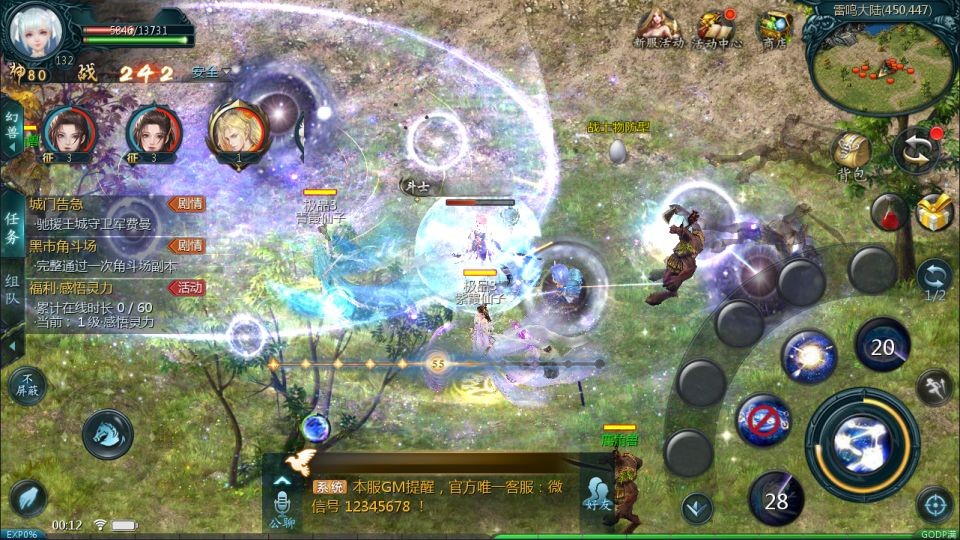Open the 活动中心 activity center
This screenshot has height=540, width=960.
(716, 26)
